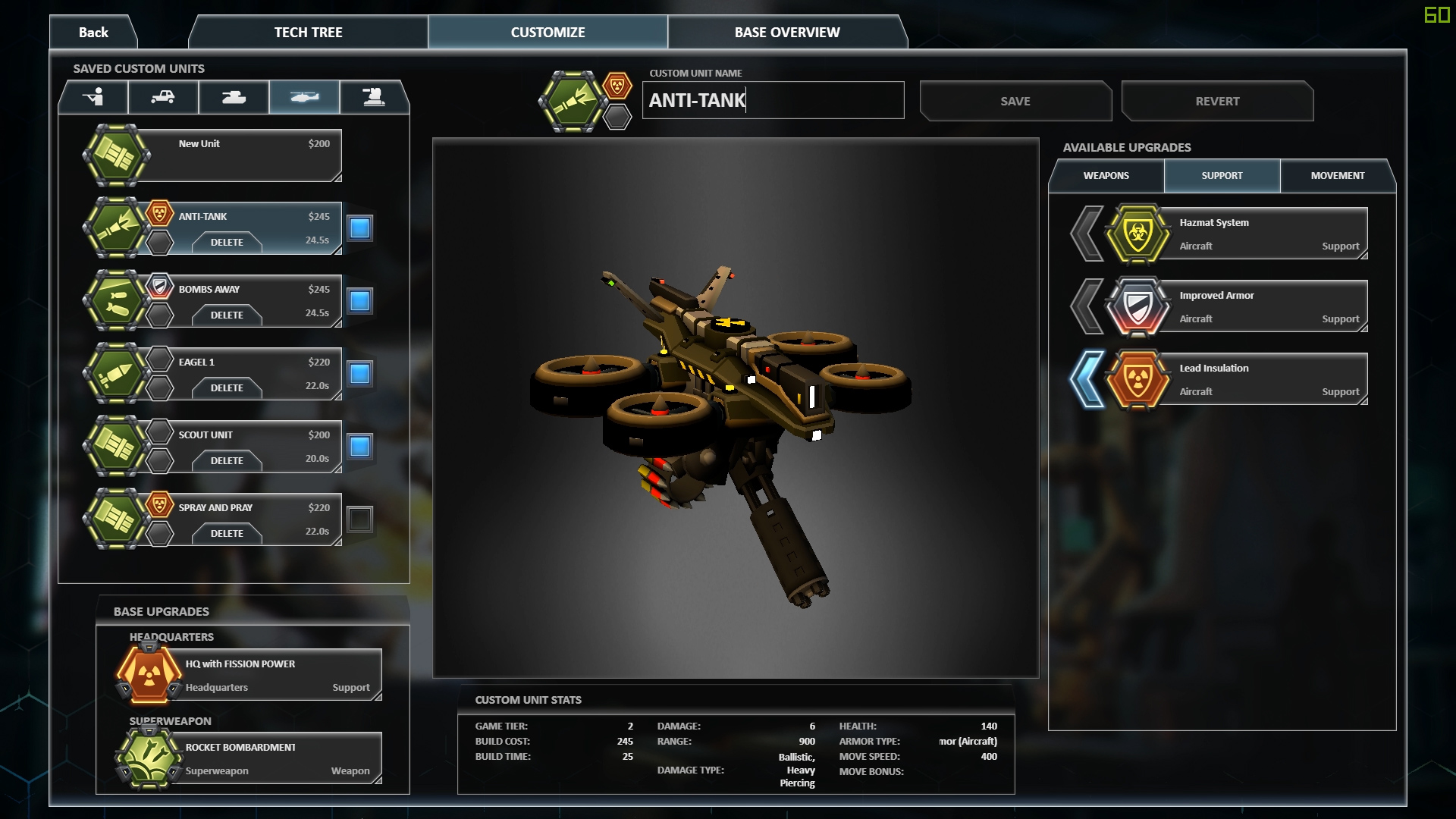Image resolution: width=1456 pixels, height=819 pixels.
Task: Select the infantry unit category icon
Action: tap(93, 97)
